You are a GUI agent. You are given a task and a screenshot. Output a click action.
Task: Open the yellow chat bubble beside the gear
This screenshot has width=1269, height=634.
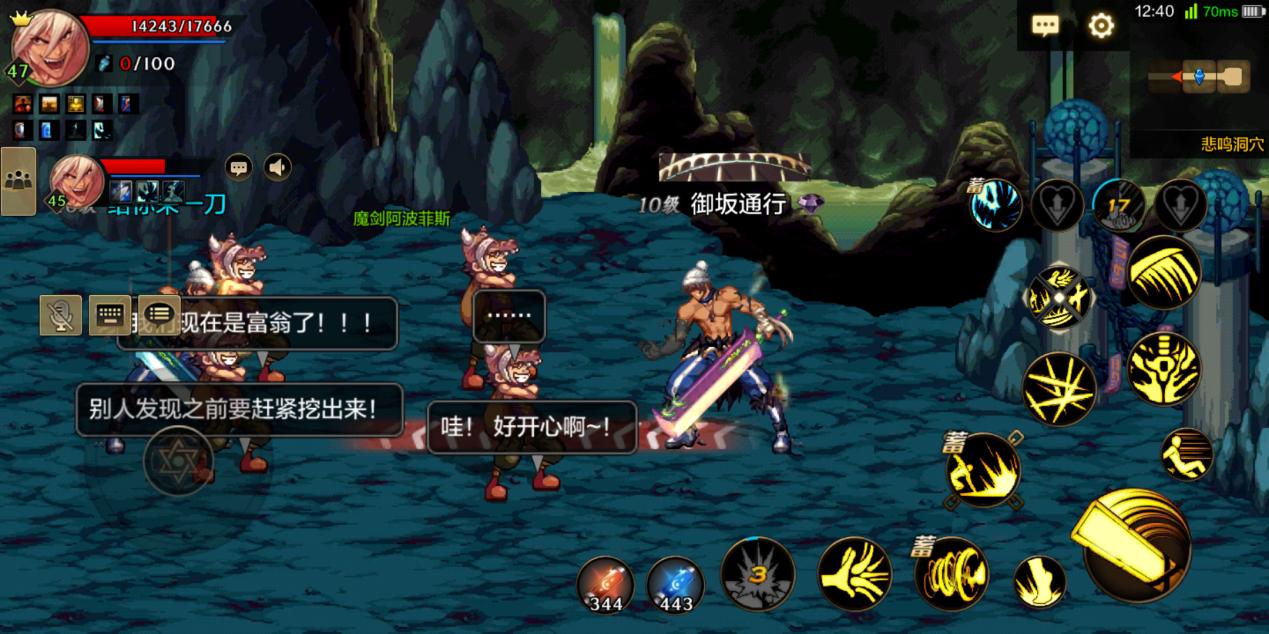point(1045,26)
